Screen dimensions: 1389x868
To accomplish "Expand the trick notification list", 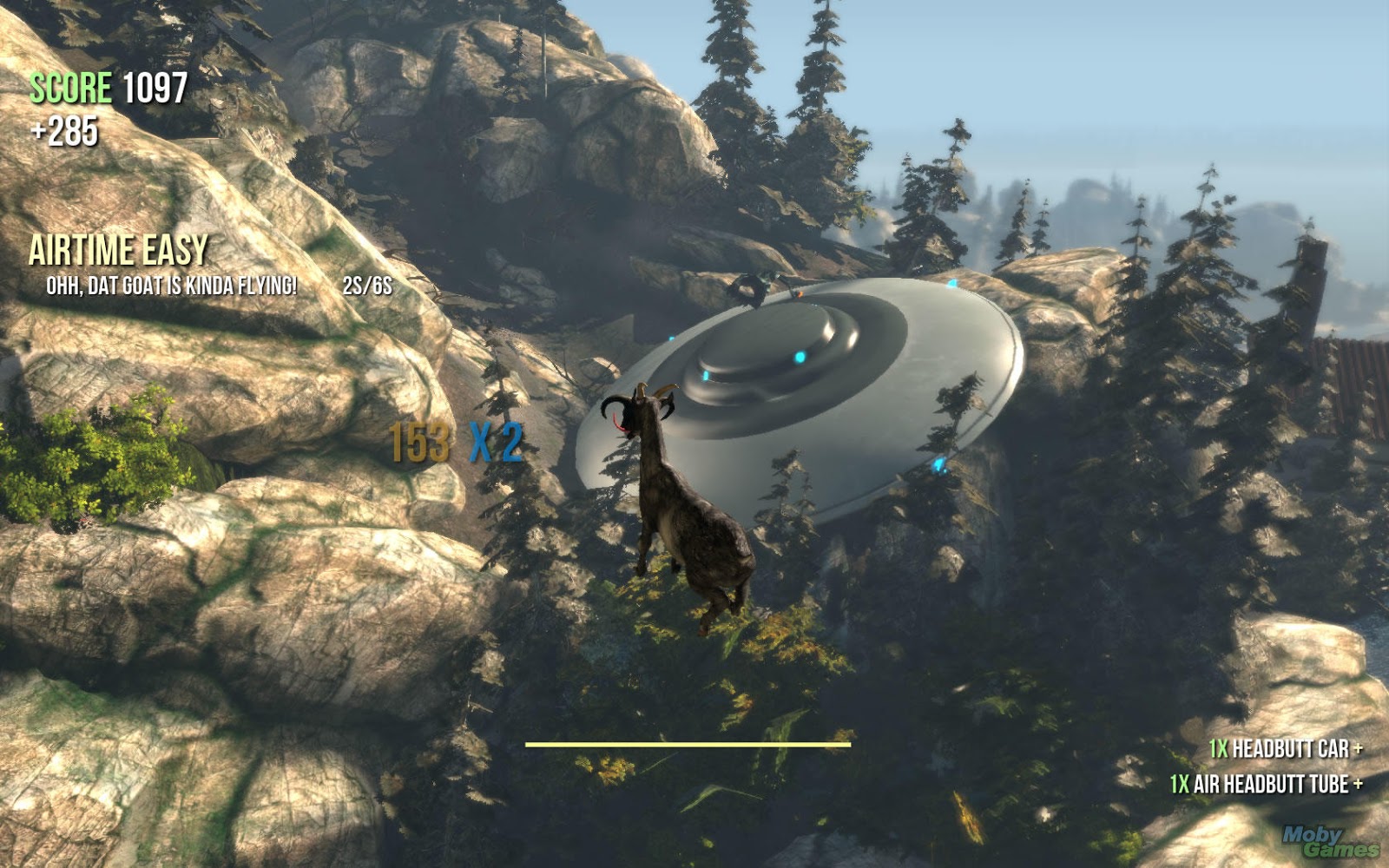I will 1274,764.
